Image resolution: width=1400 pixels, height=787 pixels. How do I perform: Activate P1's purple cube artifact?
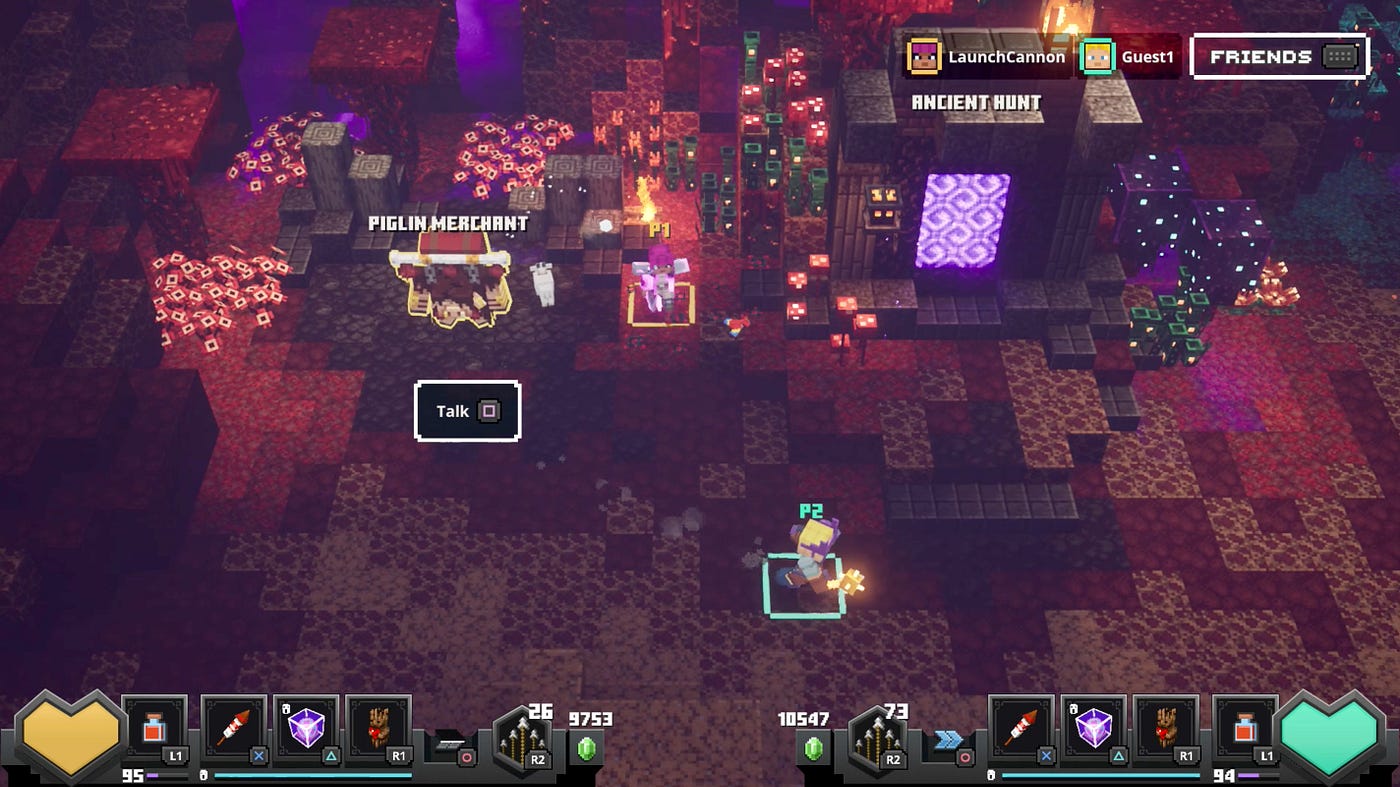(x=306, y=730)
